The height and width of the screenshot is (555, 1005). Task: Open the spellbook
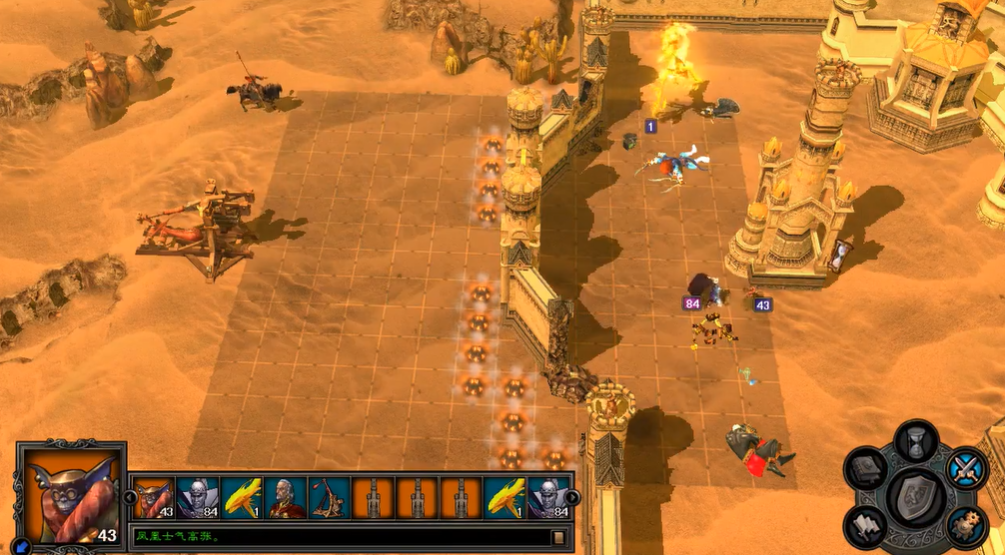(x=865, y=468)
